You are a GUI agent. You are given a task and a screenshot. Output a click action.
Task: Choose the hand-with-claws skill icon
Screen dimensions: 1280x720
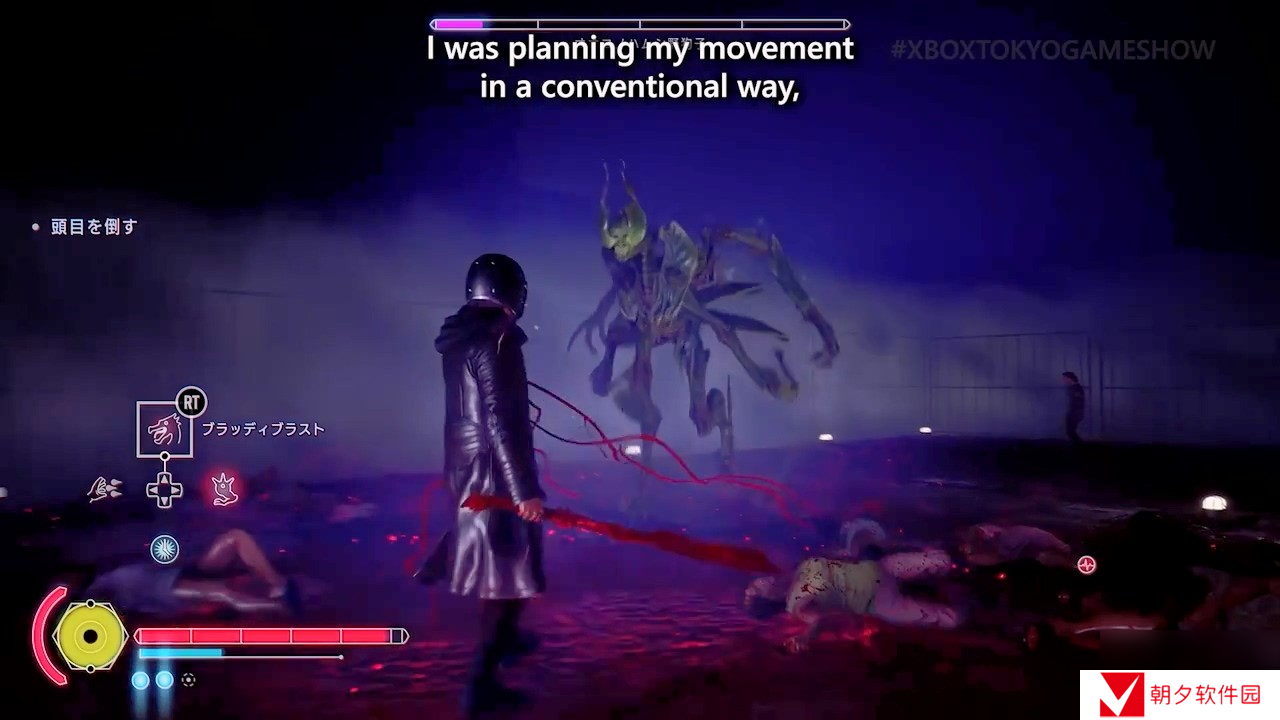coord(102,488)
